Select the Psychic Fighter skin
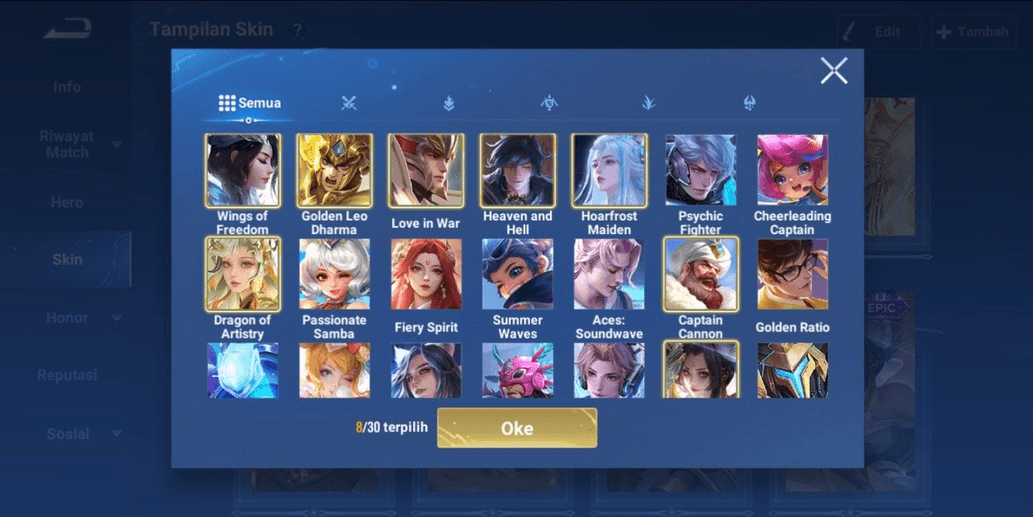The height and width of the screenshot is (517, 1033). [701, 171]
